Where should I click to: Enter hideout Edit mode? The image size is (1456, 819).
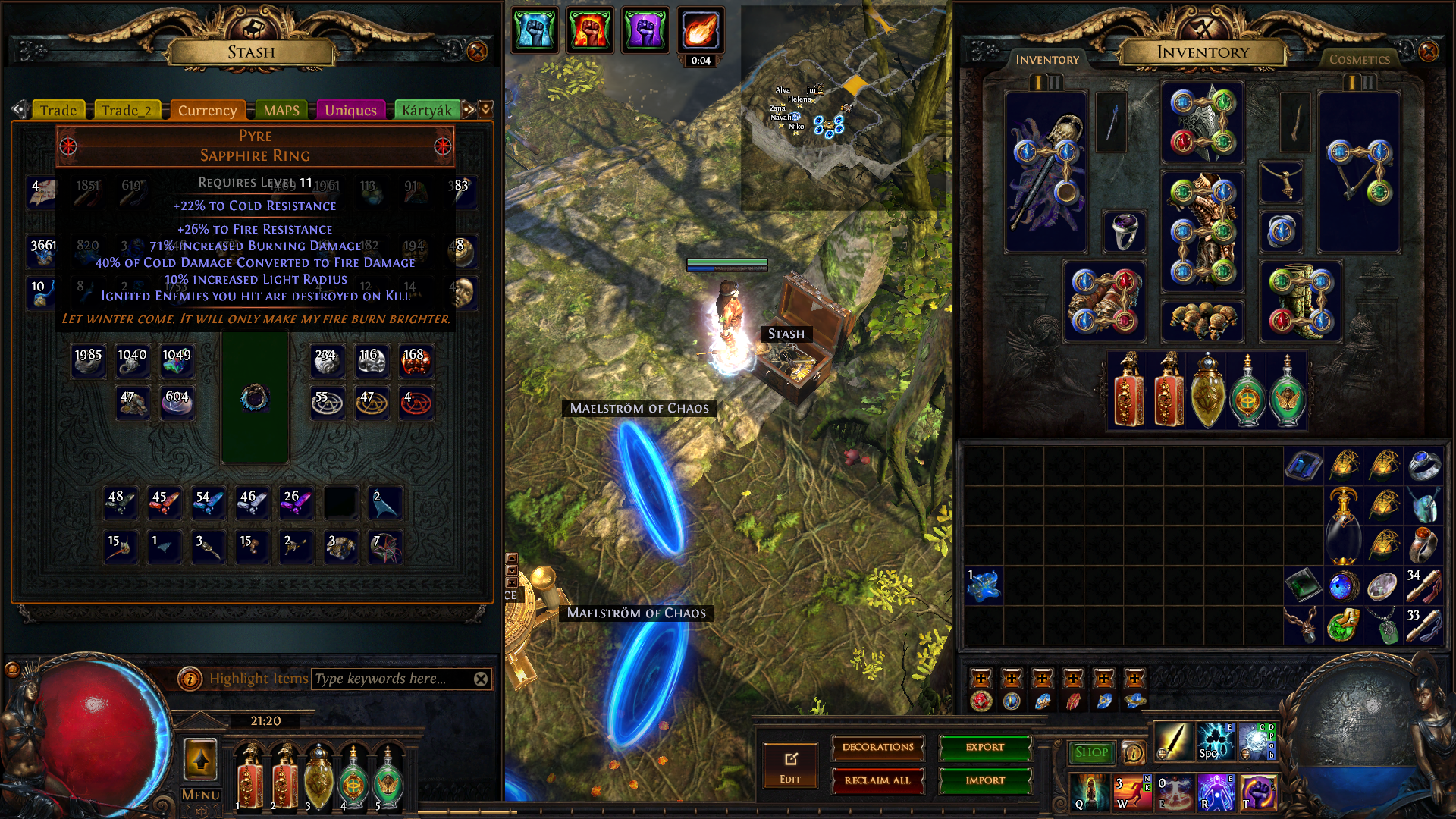click(x=790, y=766)
